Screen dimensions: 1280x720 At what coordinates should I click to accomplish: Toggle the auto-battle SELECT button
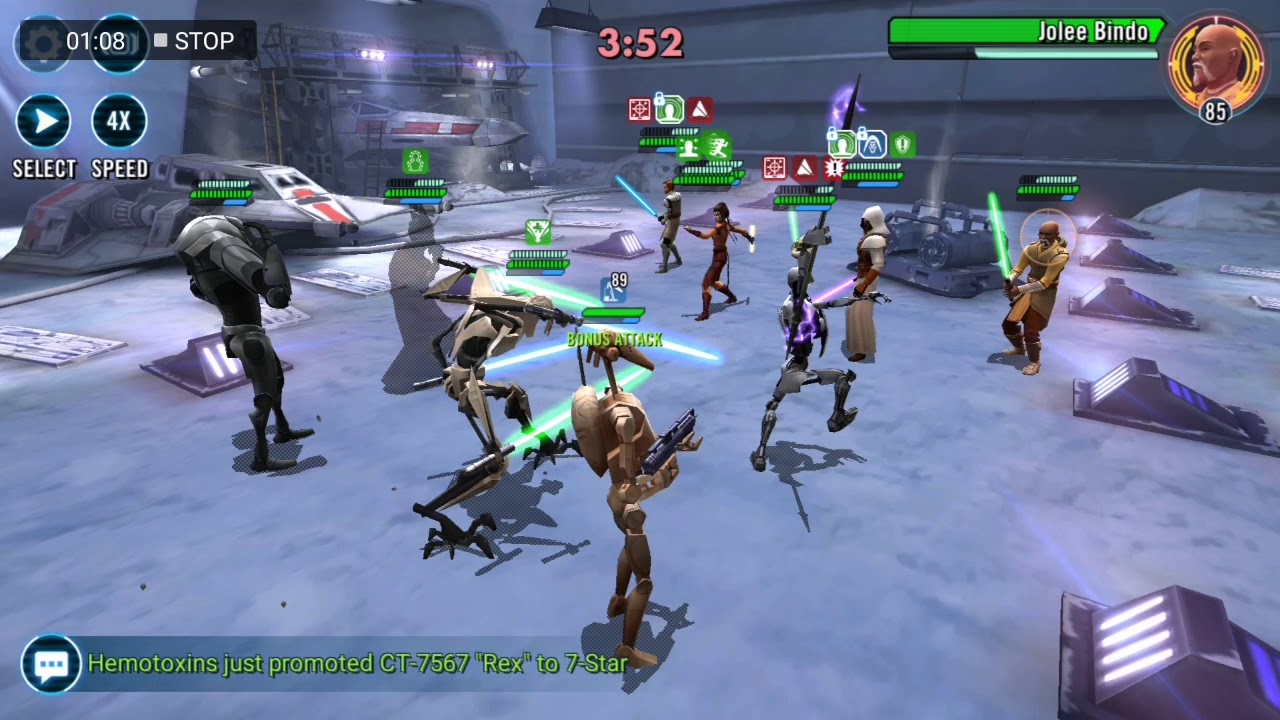pyautogui.click(x=43, y=123)
